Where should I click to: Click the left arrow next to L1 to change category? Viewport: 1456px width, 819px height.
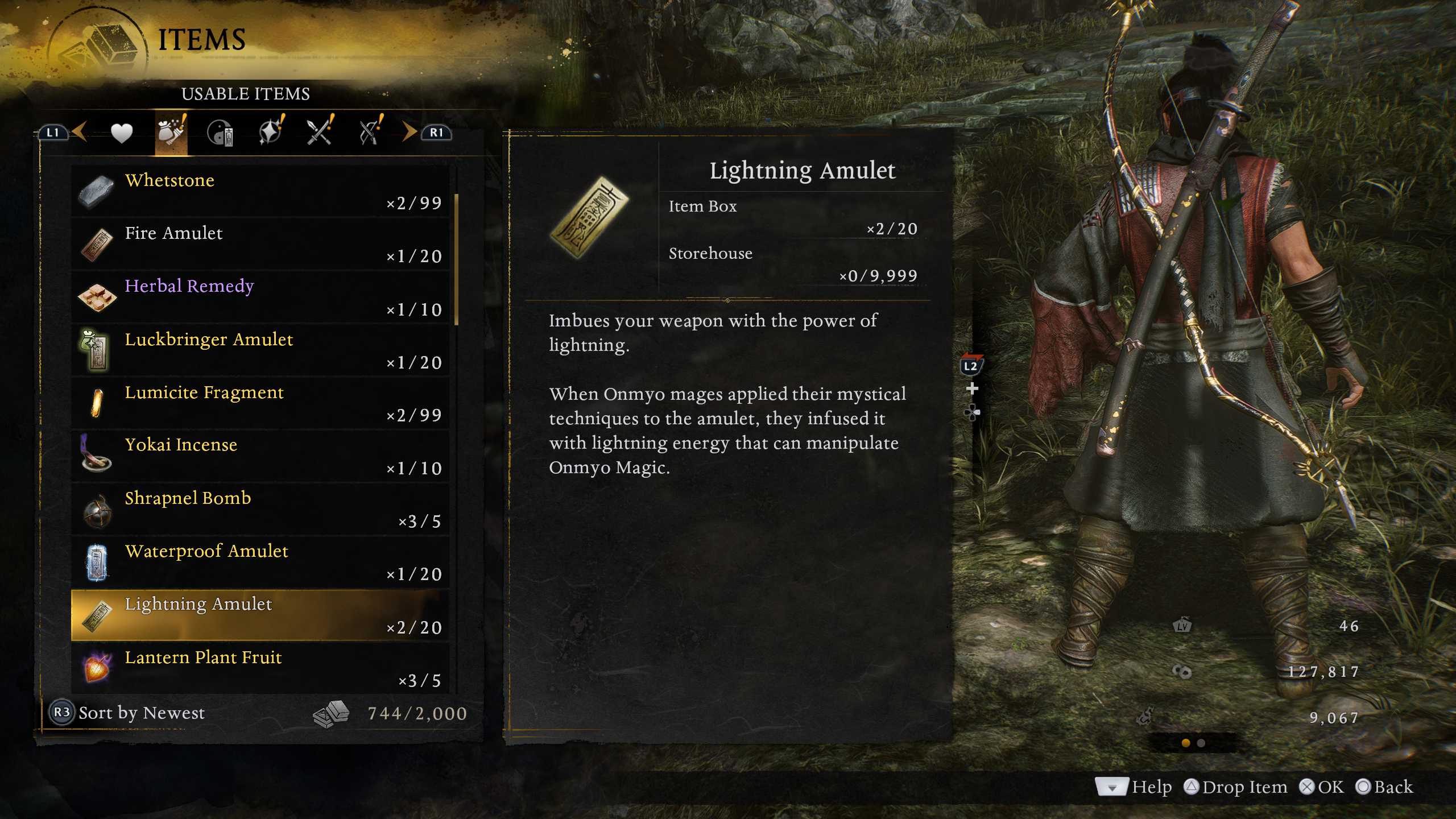[x=80, y=131]
